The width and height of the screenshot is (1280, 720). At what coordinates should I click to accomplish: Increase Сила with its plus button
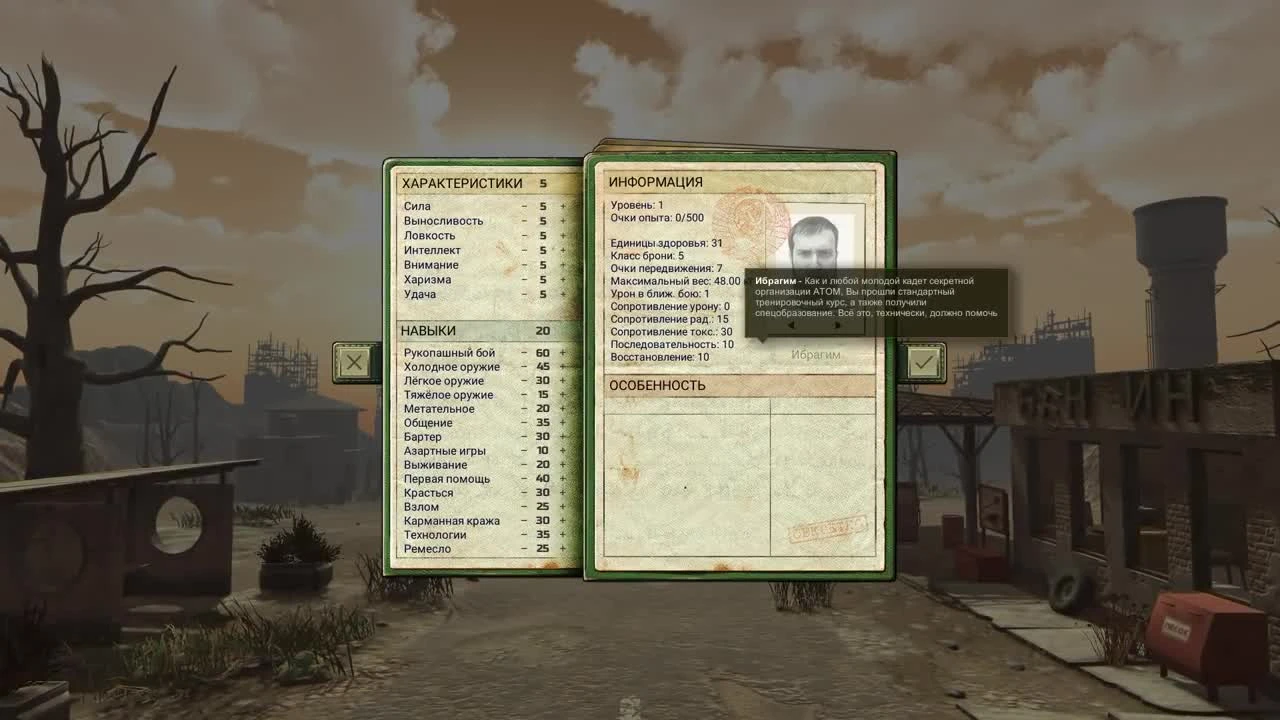tap(562, 206)
